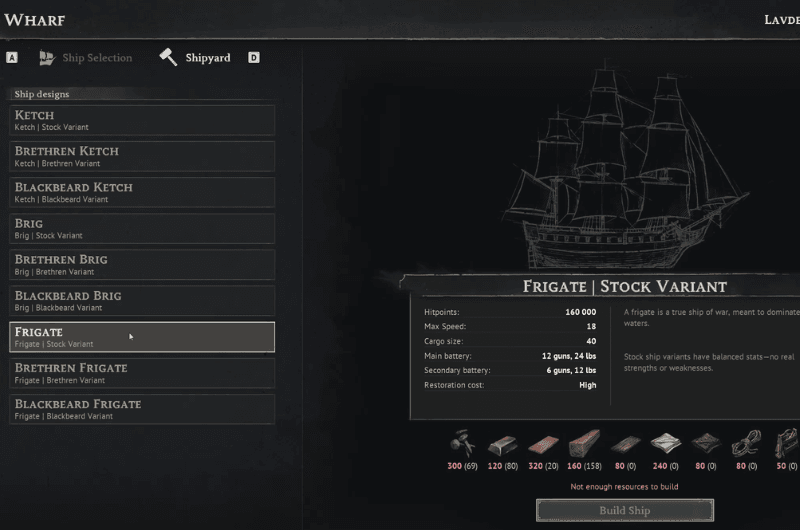Select the Blackbeard Brig design

pos(142,301)
